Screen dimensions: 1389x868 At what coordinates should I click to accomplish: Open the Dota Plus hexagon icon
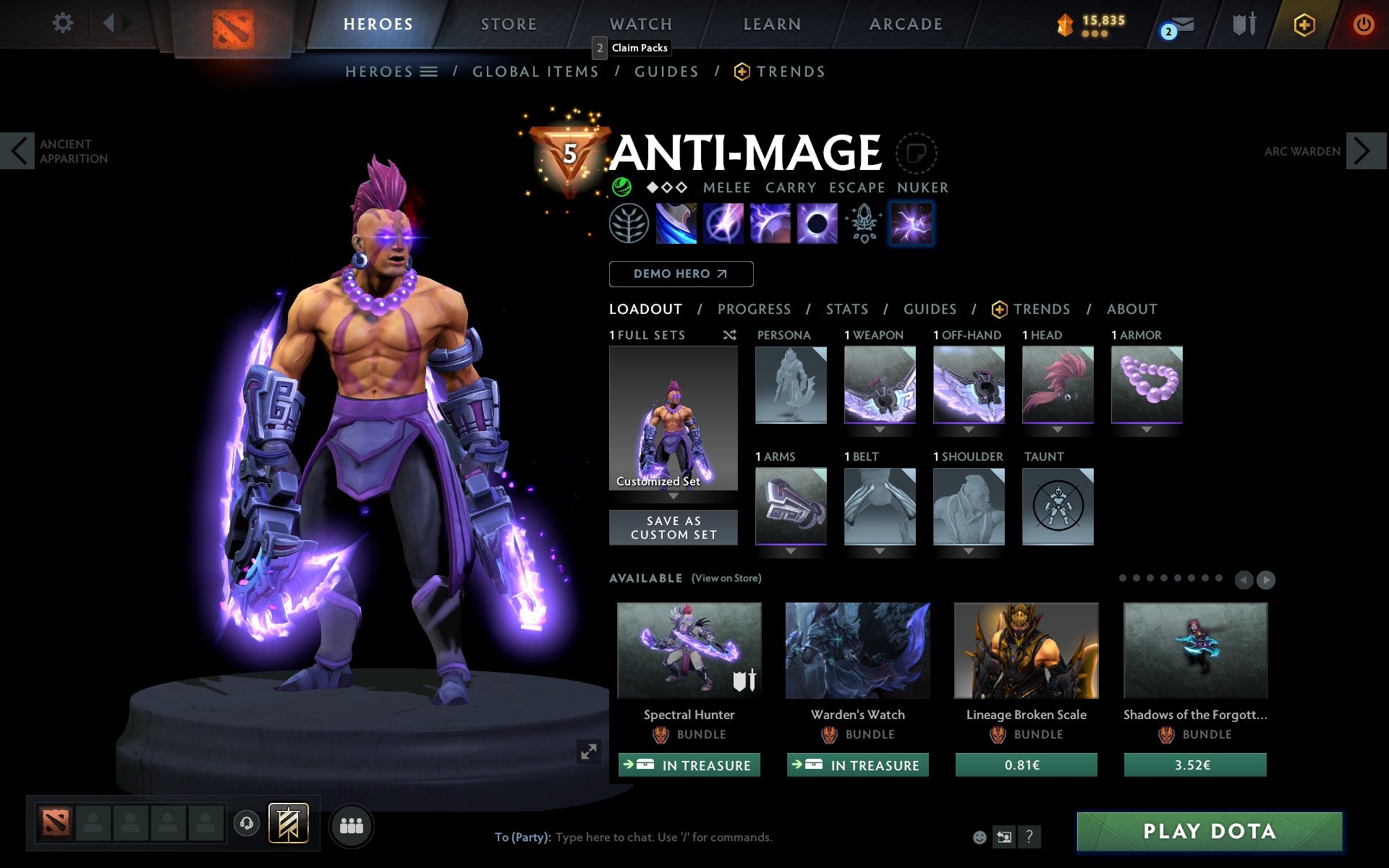pos(1303,24)
